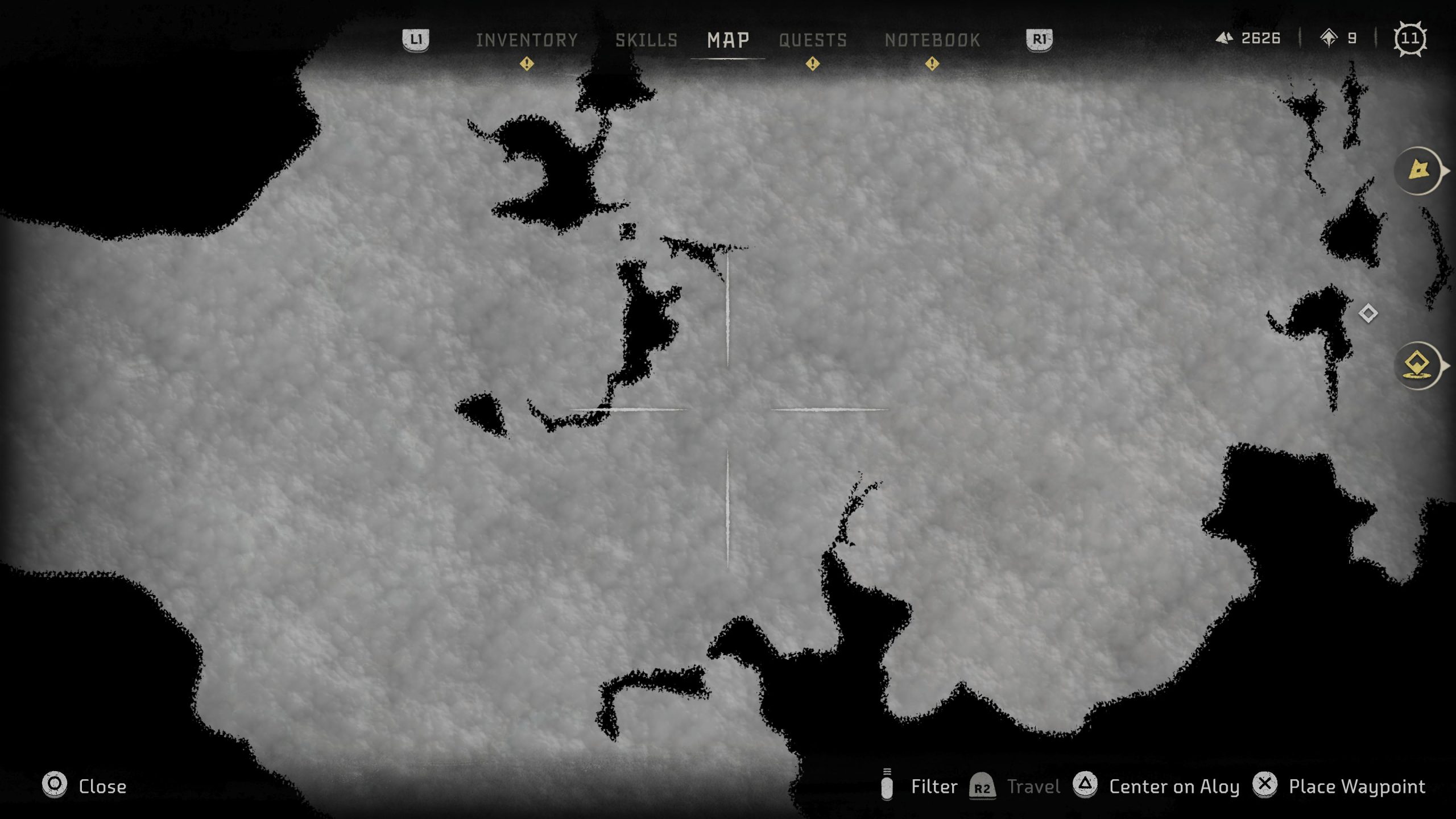The height and width of the screenshot is (819, 1456).
Task: Center on Aloy on the map
Action: (1173, 786)
